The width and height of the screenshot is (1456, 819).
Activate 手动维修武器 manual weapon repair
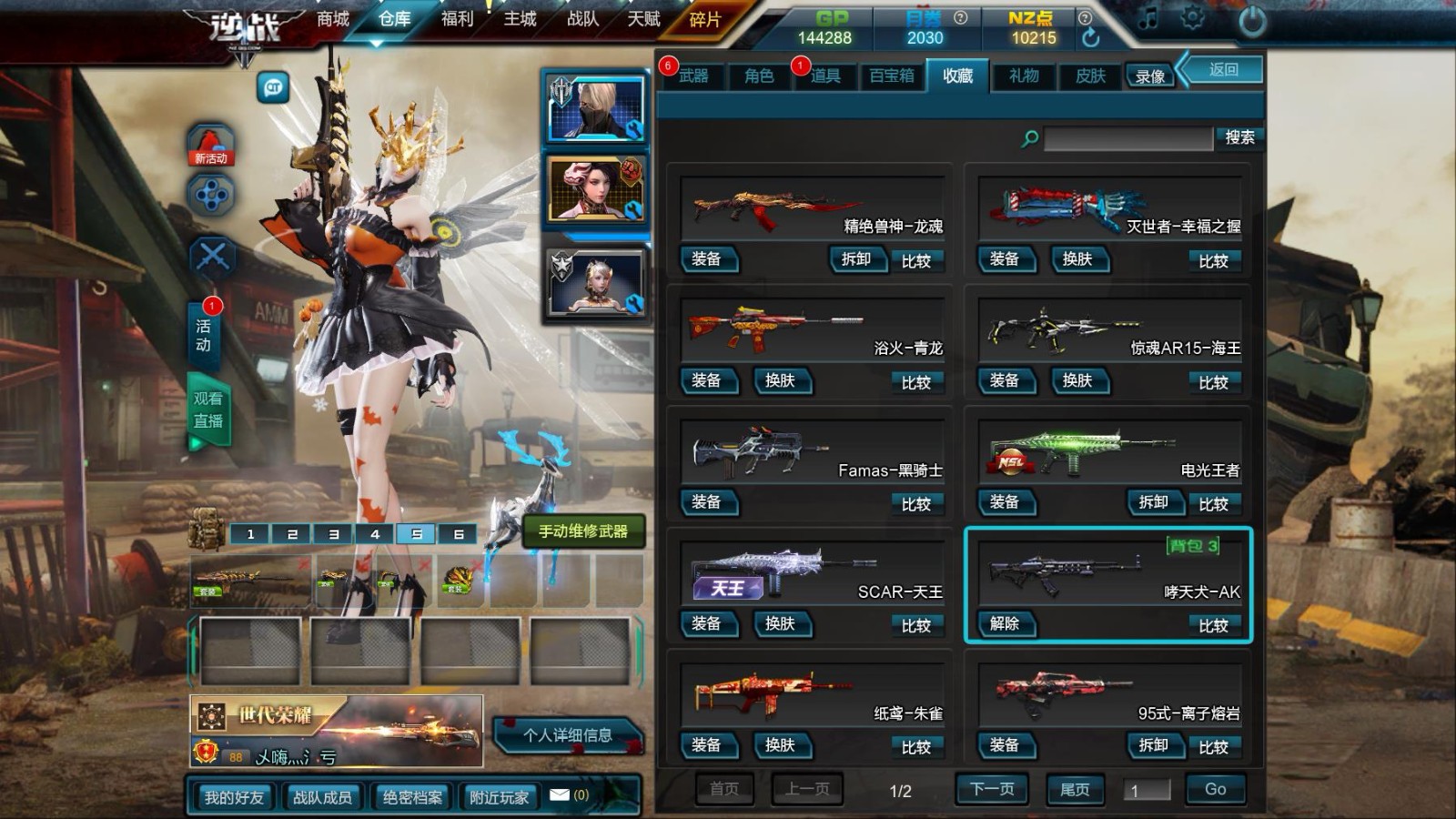click(583, 531)
